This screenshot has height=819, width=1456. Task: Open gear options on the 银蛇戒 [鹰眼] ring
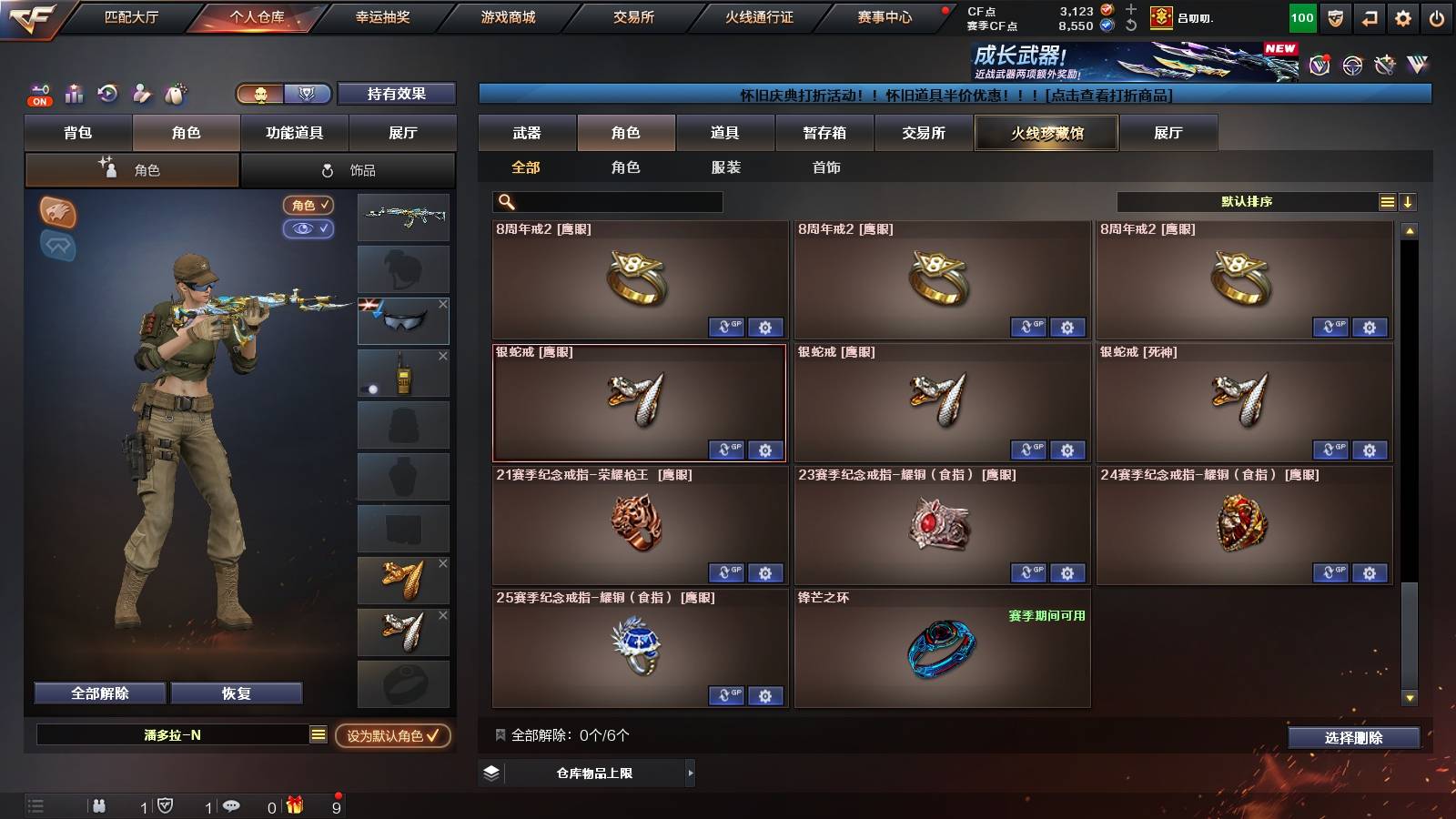765,450
